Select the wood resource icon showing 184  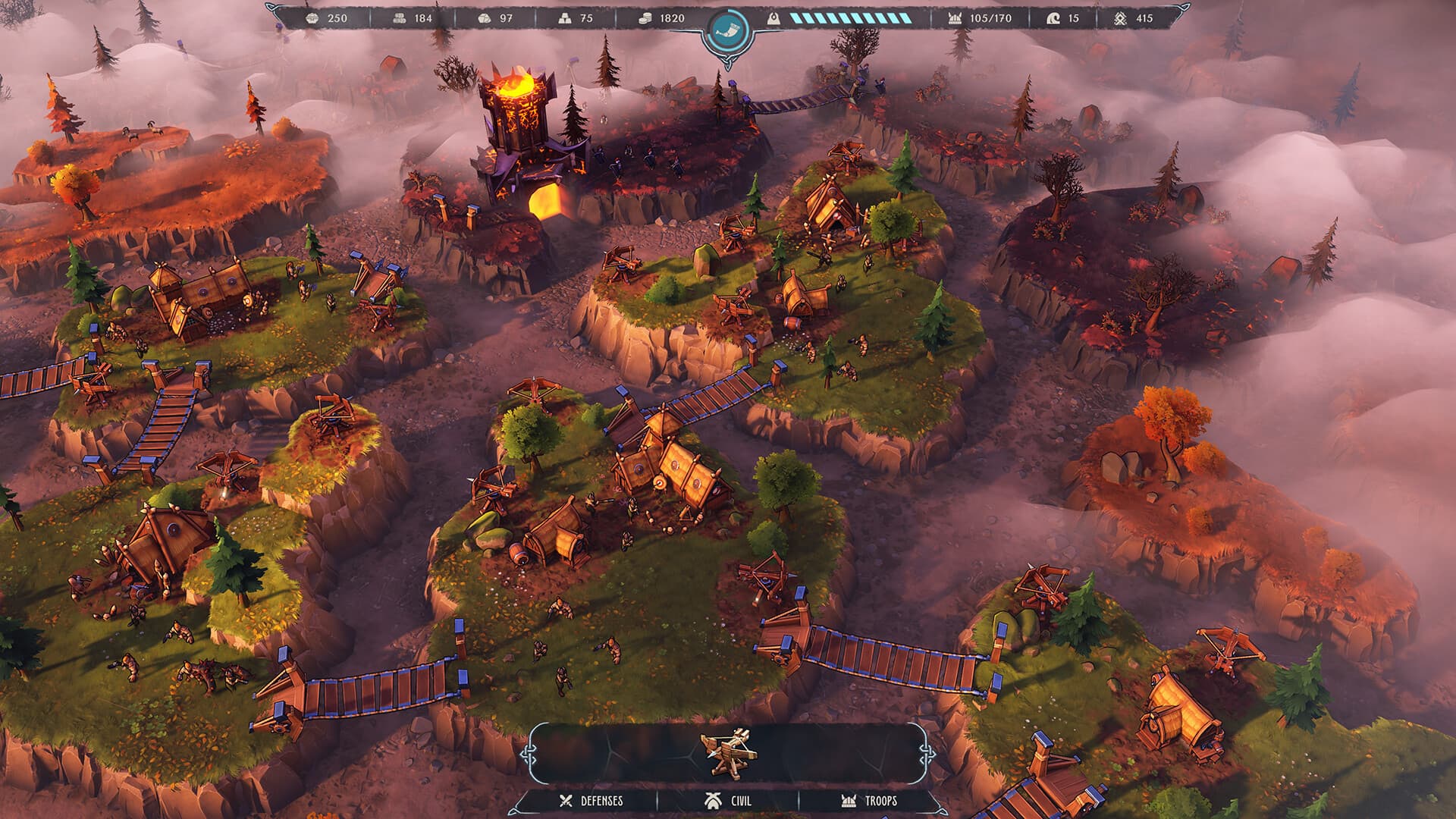coord(400,17)
